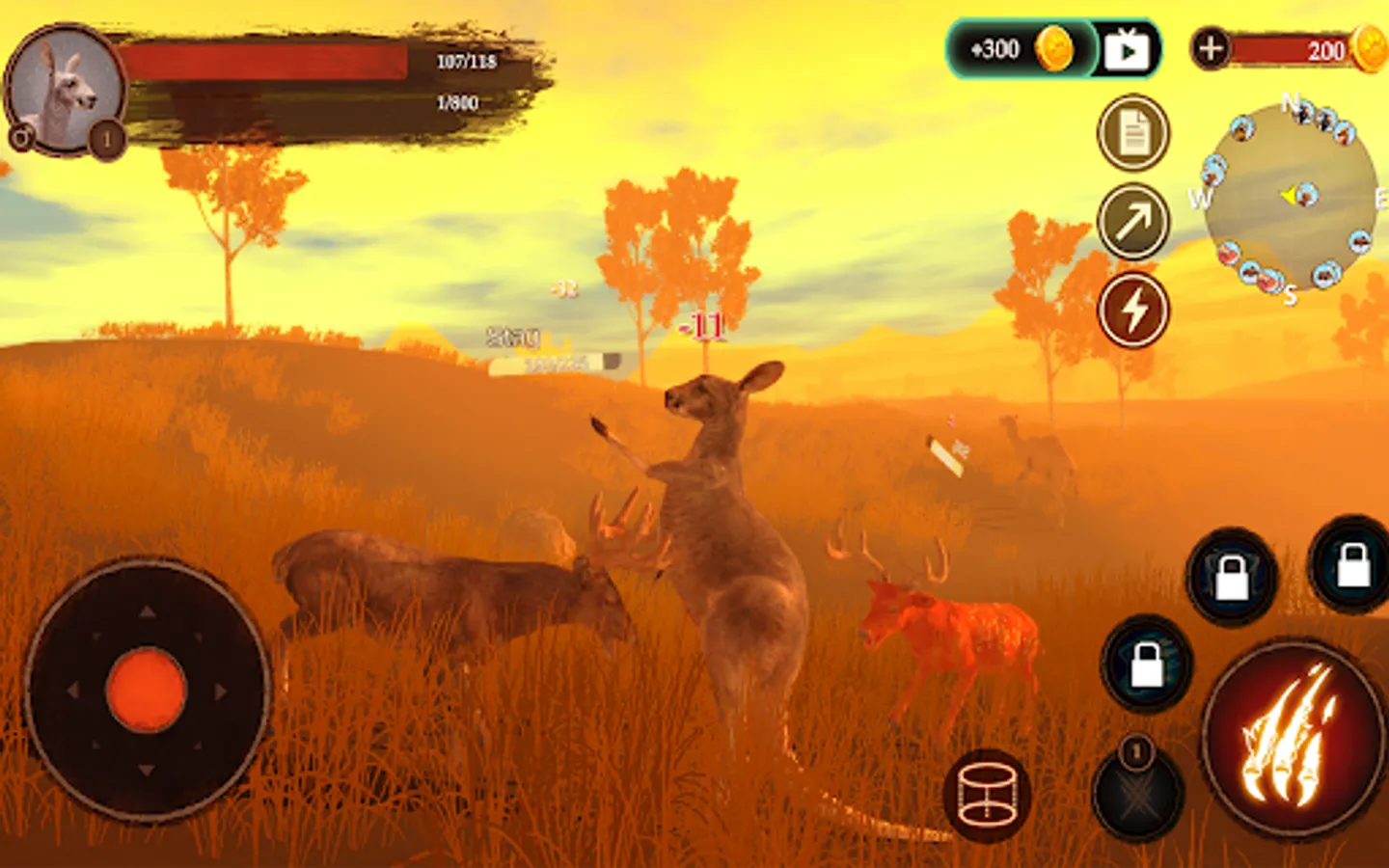Open the kangaroo character portrait
Image resolution: width=1389 pixels, height=868 pixels.
click(x=66, y=90)
